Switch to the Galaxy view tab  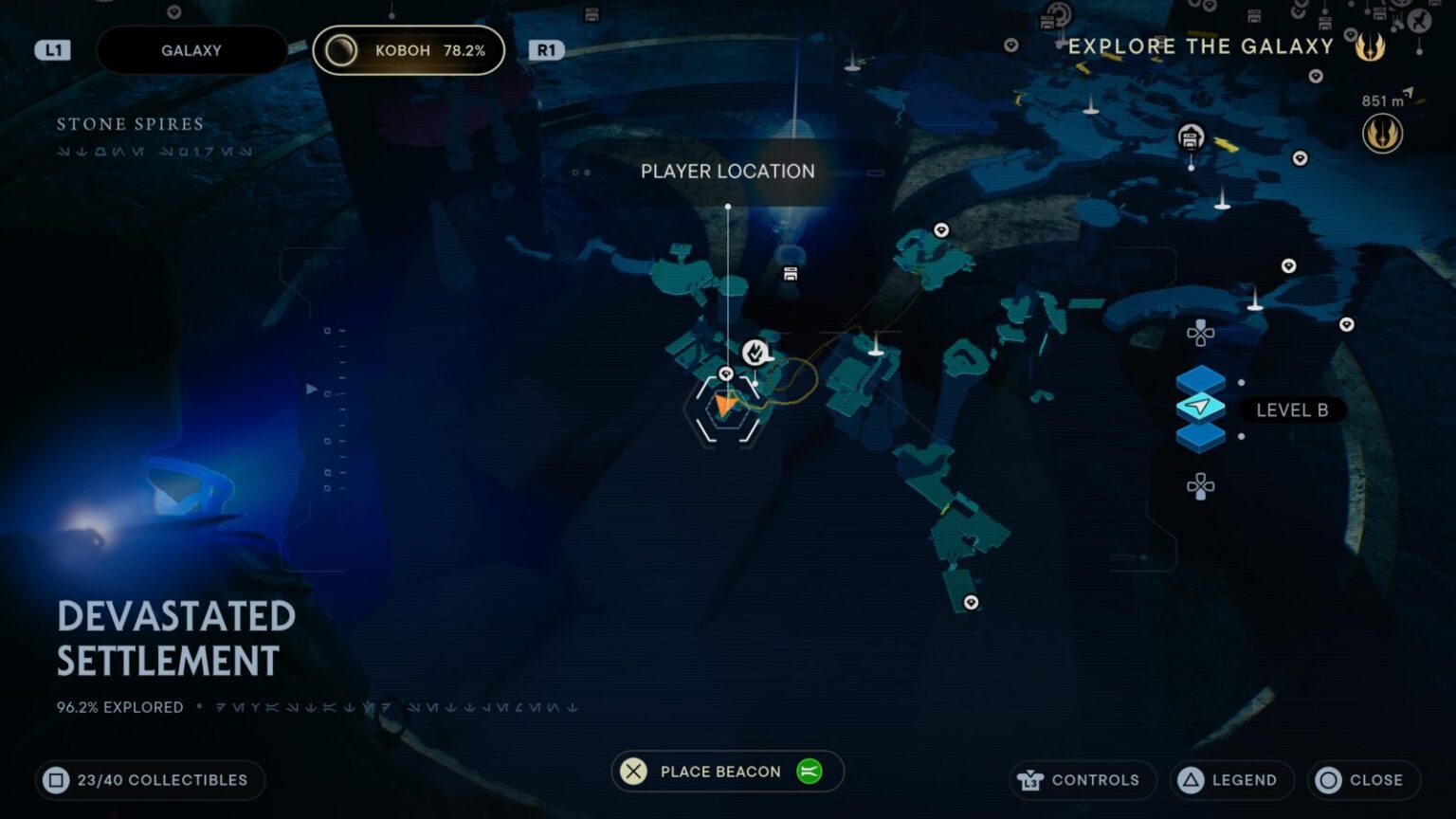tap(191, 49)
